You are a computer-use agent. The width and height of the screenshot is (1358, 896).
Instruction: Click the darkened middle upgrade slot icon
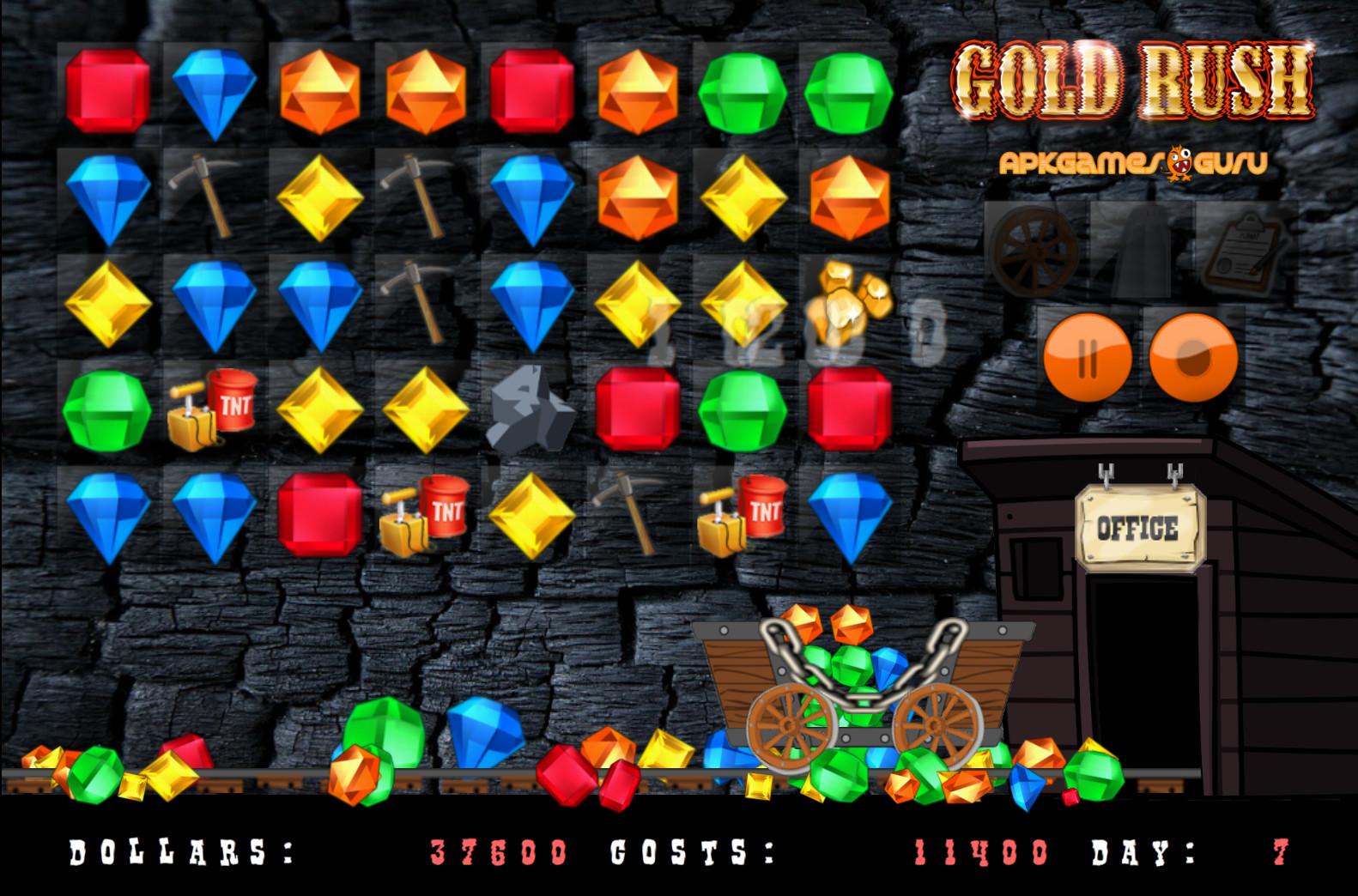point(1142,247)
